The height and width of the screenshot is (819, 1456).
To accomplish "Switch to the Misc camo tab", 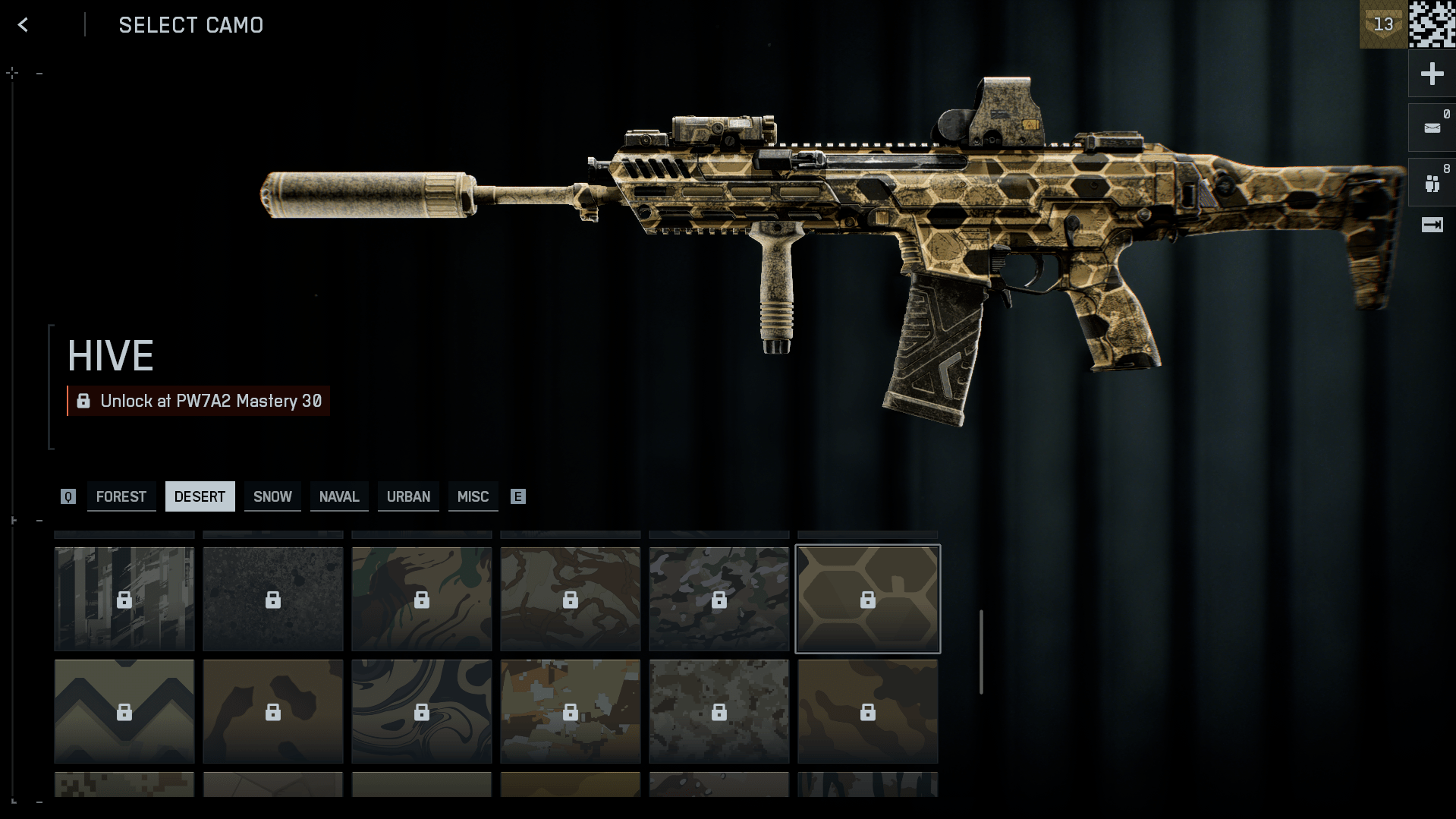I will [473, 496].
